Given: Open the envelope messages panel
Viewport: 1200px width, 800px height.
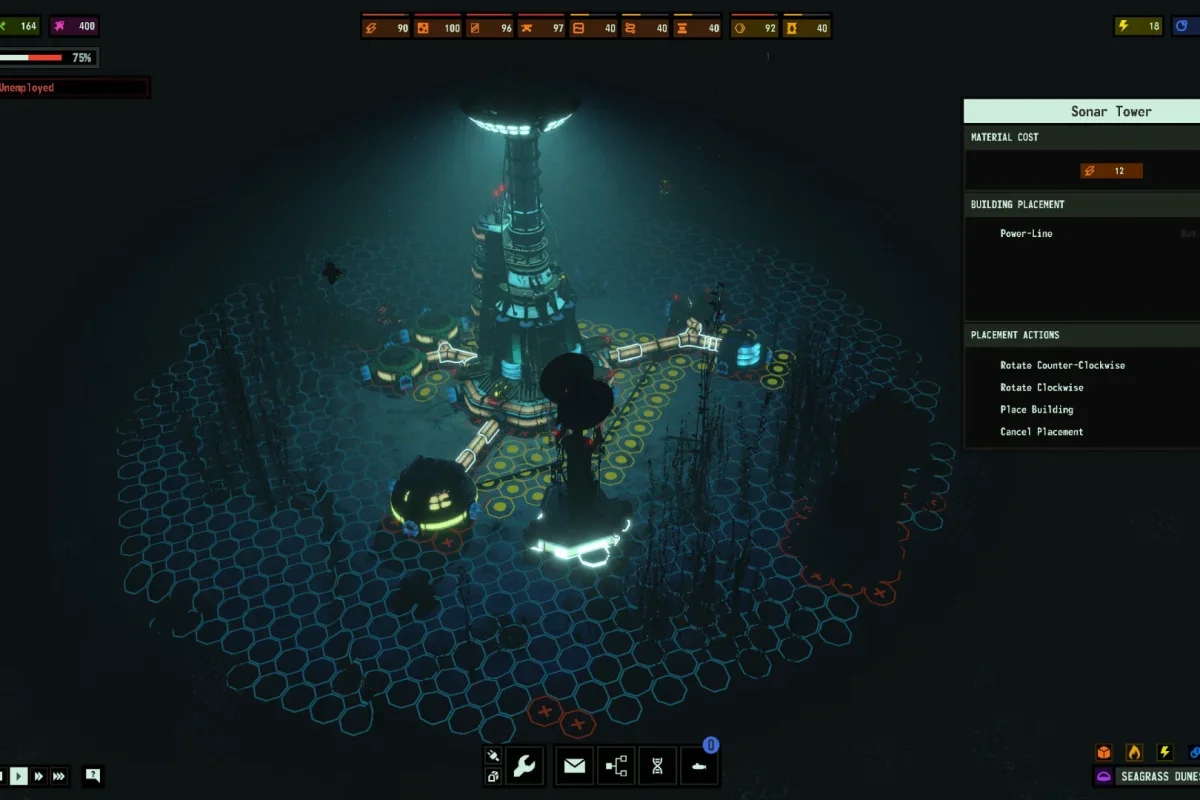Looking at the screenshot, I should pos(574,767).
